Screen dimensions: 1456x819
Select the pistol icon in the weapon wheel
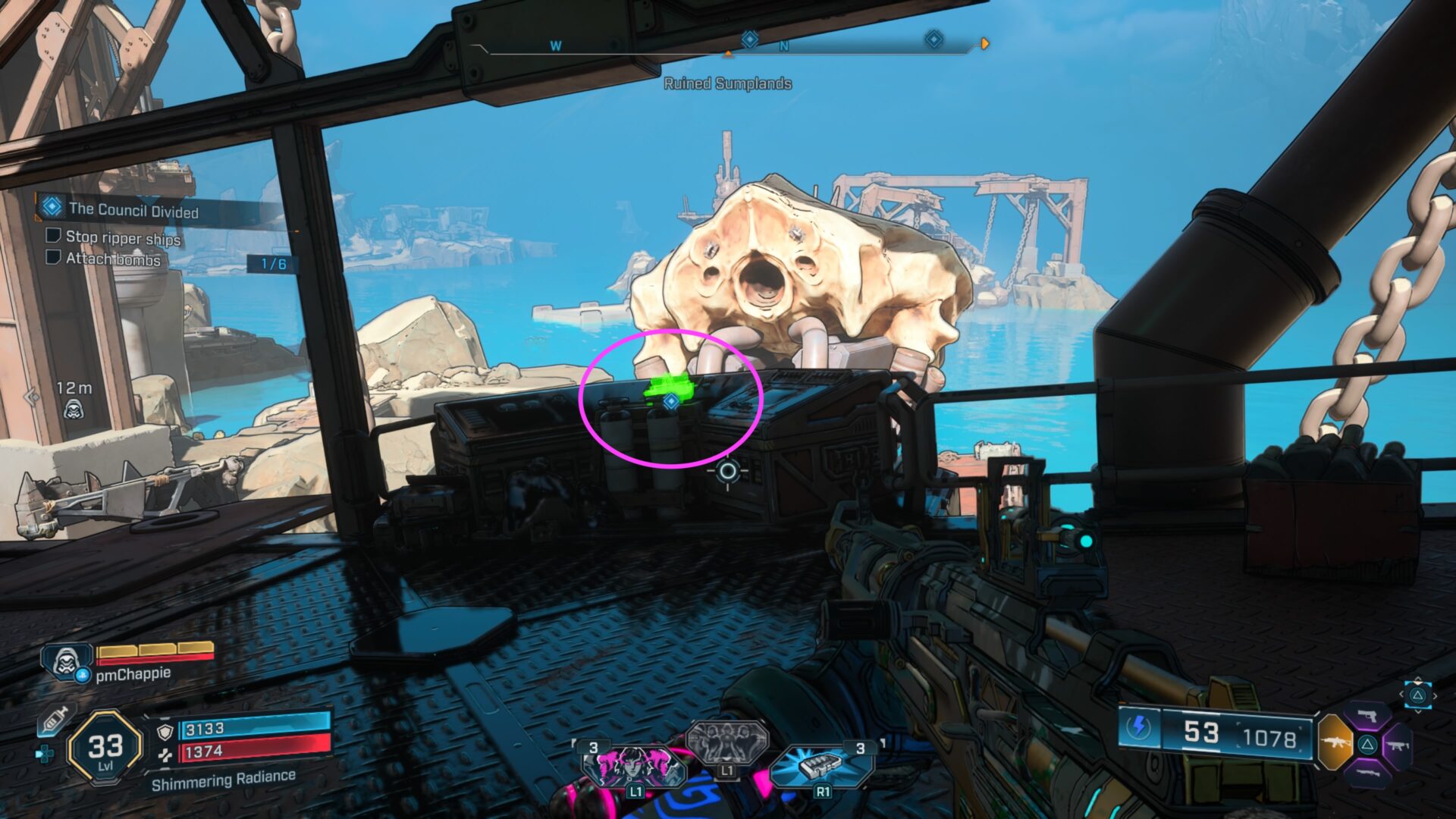tap(1367, 716)
